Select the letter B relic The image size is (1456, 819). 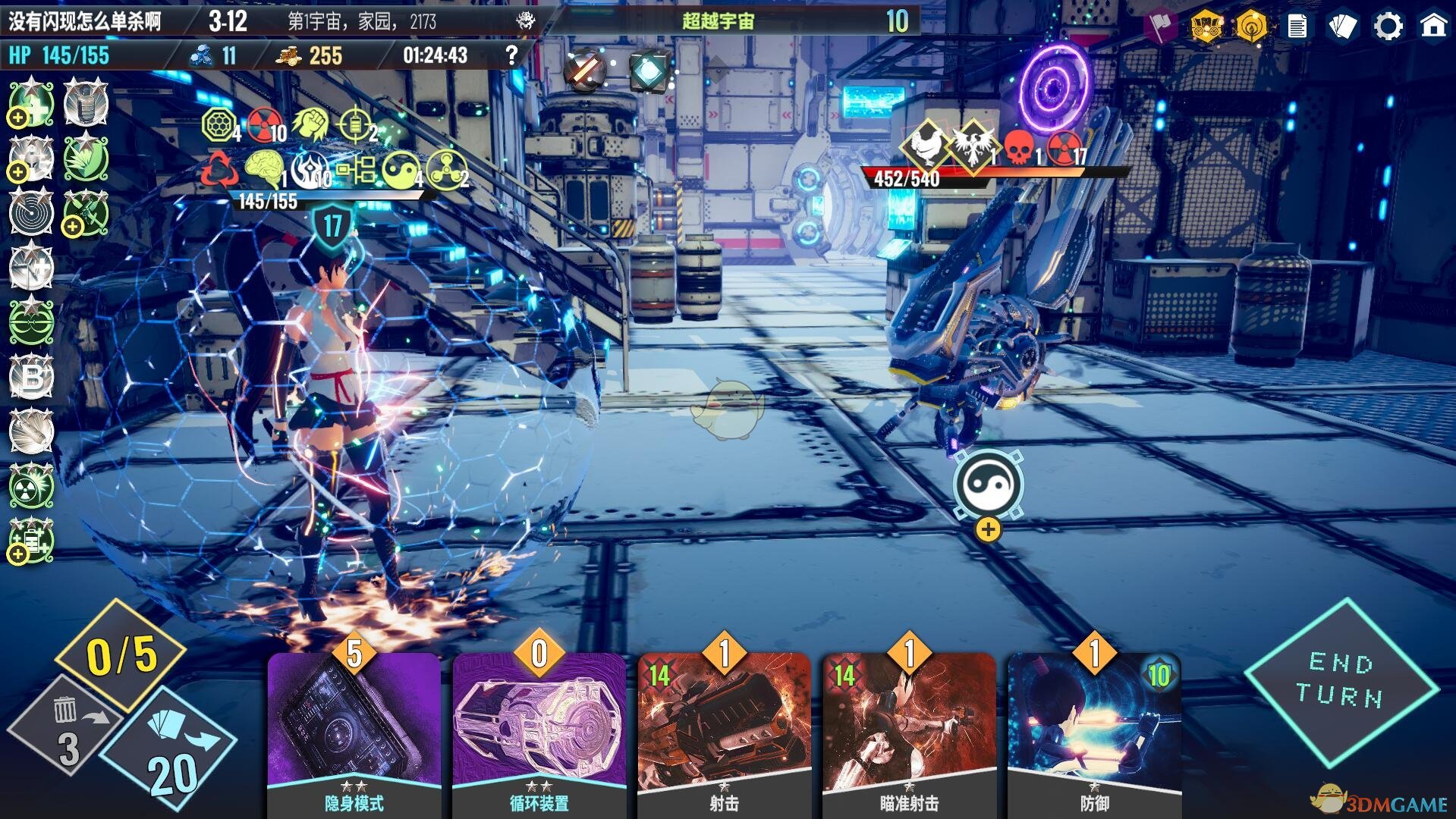pyautogui.click(x=31, y=377)
